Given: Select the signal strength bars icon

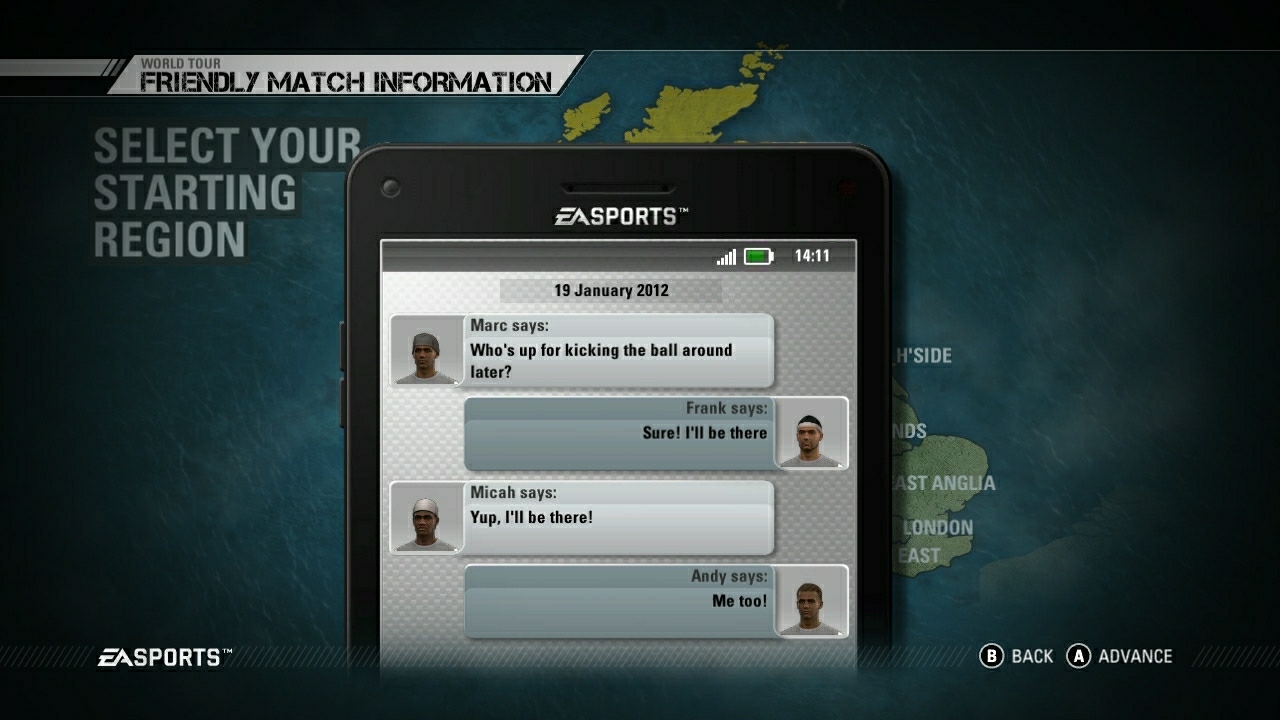Looking at the screenshot, I should [x=725, y=256].
